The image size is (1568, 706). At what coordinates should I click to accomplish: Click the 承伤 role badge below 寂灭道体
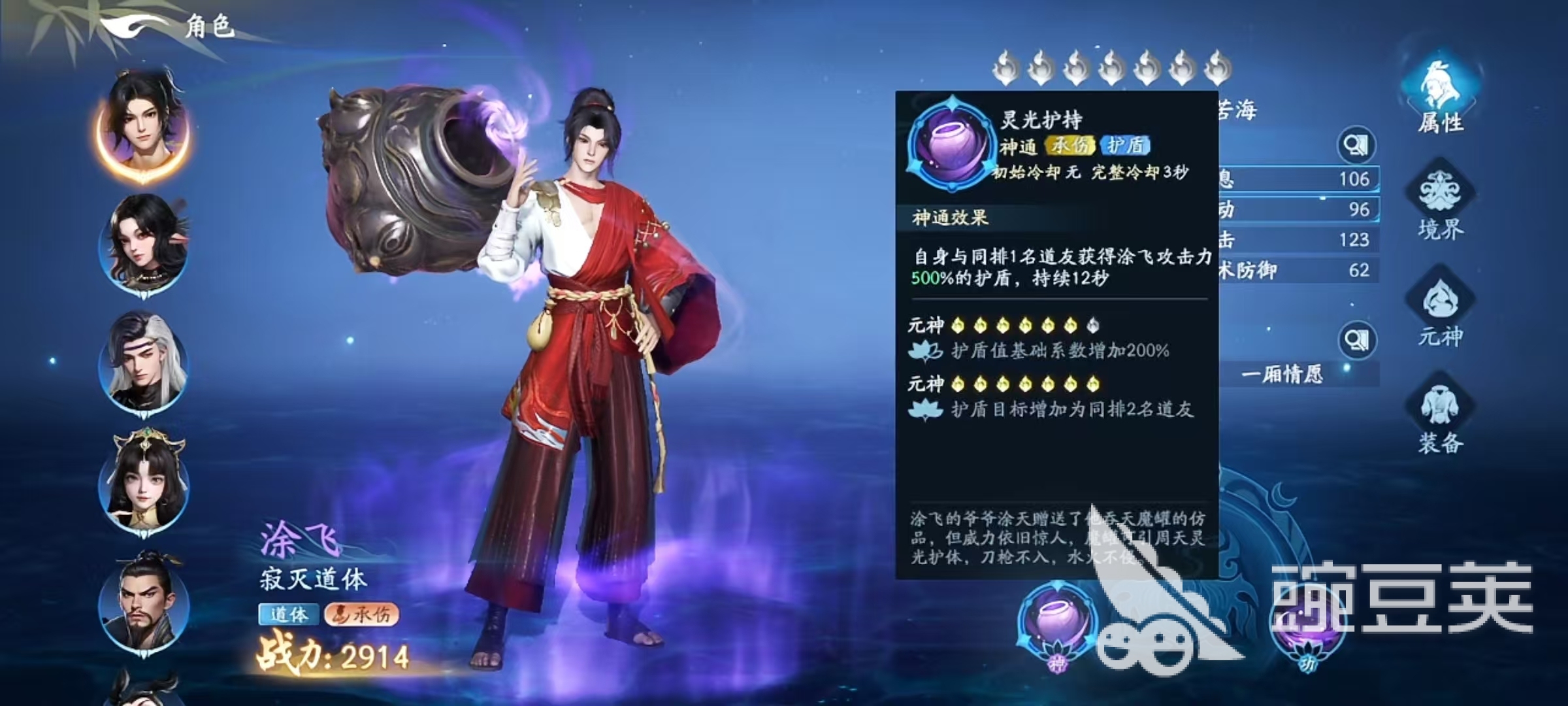click(361, 614)
